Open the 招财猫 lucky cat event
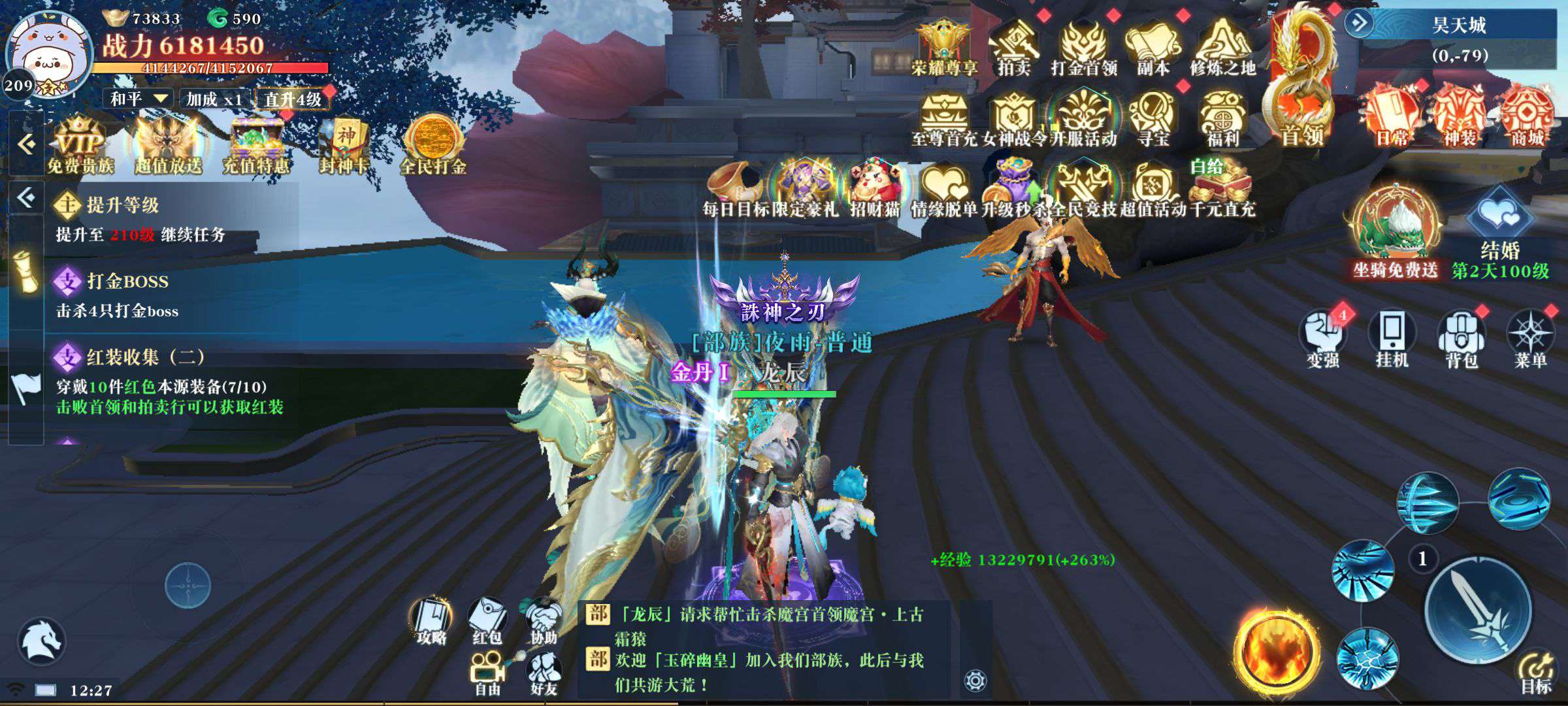 pyautogui.click(x=874, y=188)
